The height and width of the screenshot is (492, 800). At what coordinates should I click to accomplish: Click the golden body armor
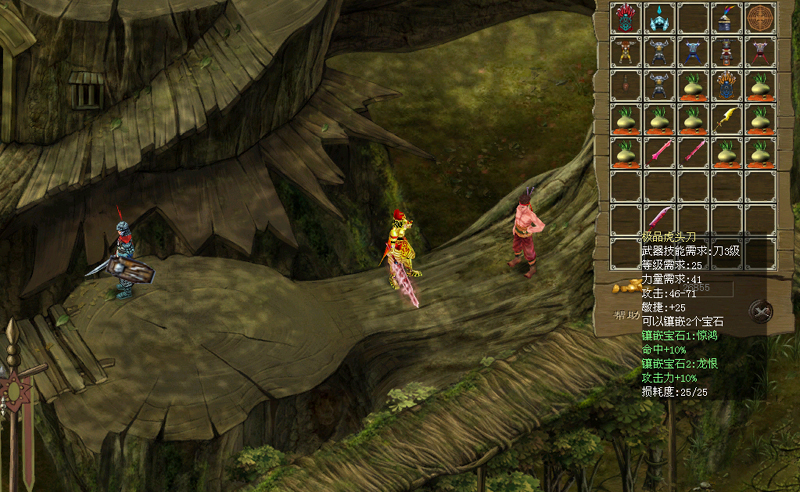[x=627, y=51]
